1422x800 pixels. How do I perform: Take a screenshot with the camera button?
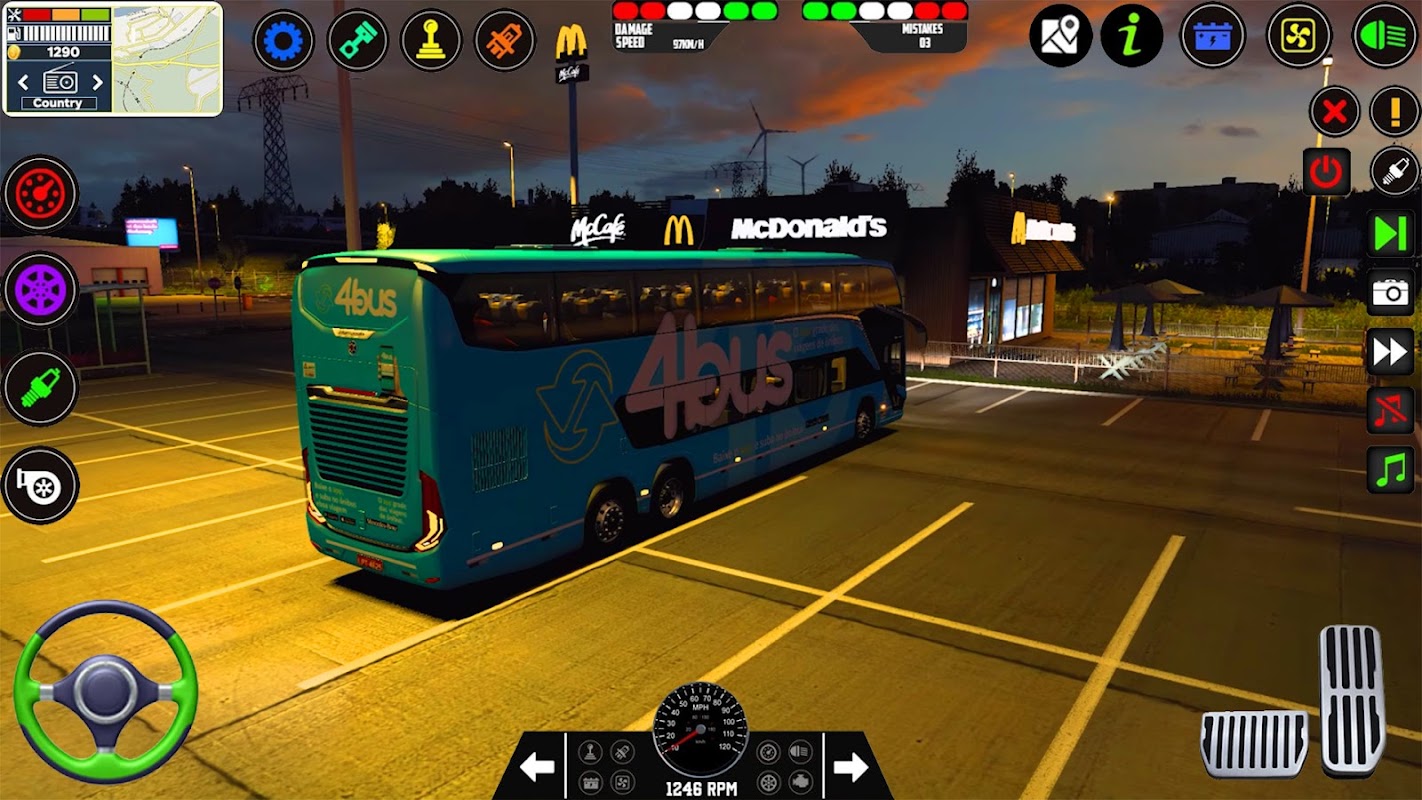(x=1390, y=292)
